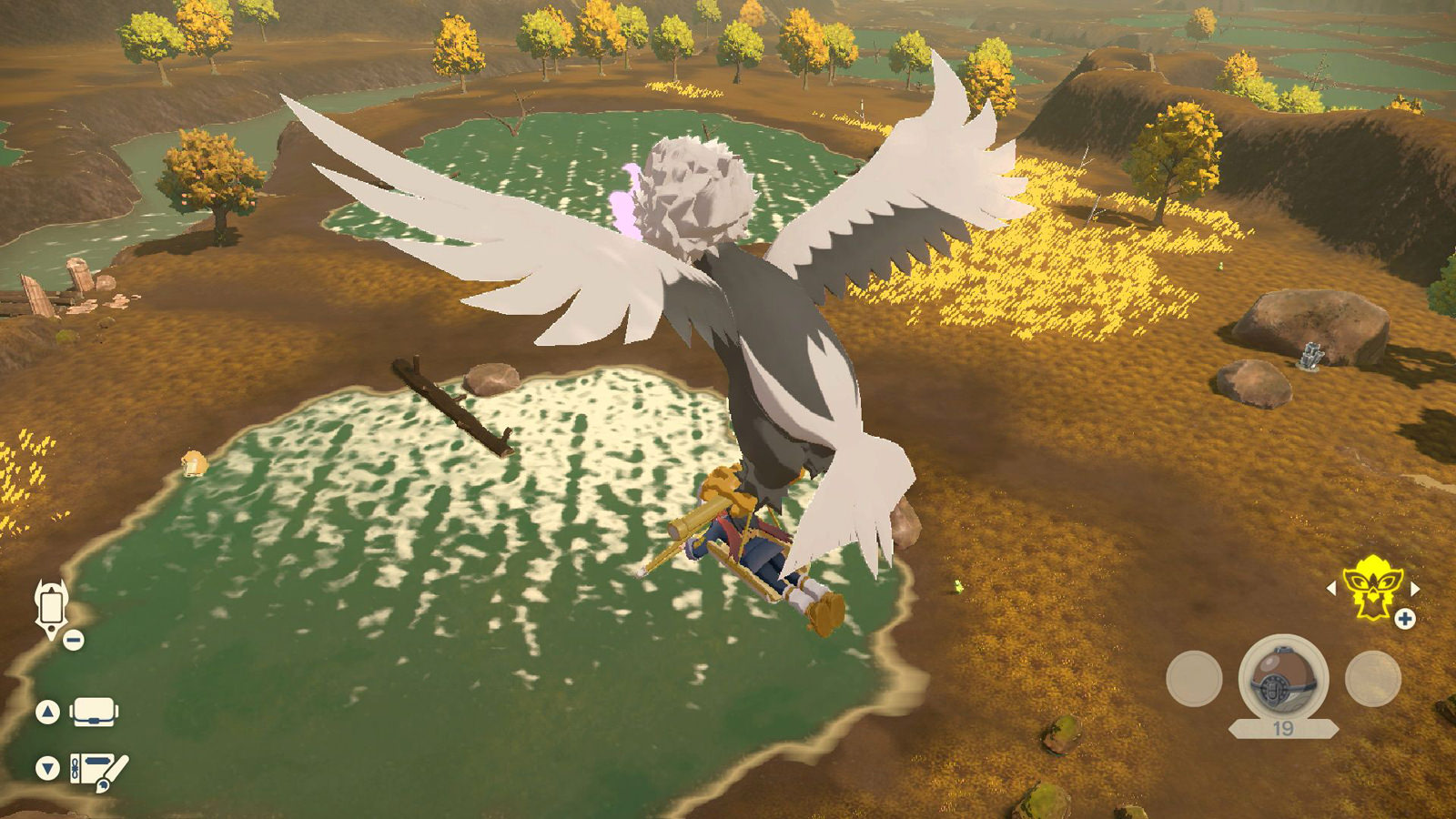Screen dimensions: 1456x819
Task: Select the Arc Phone map icon
Action: coord(50,608)
